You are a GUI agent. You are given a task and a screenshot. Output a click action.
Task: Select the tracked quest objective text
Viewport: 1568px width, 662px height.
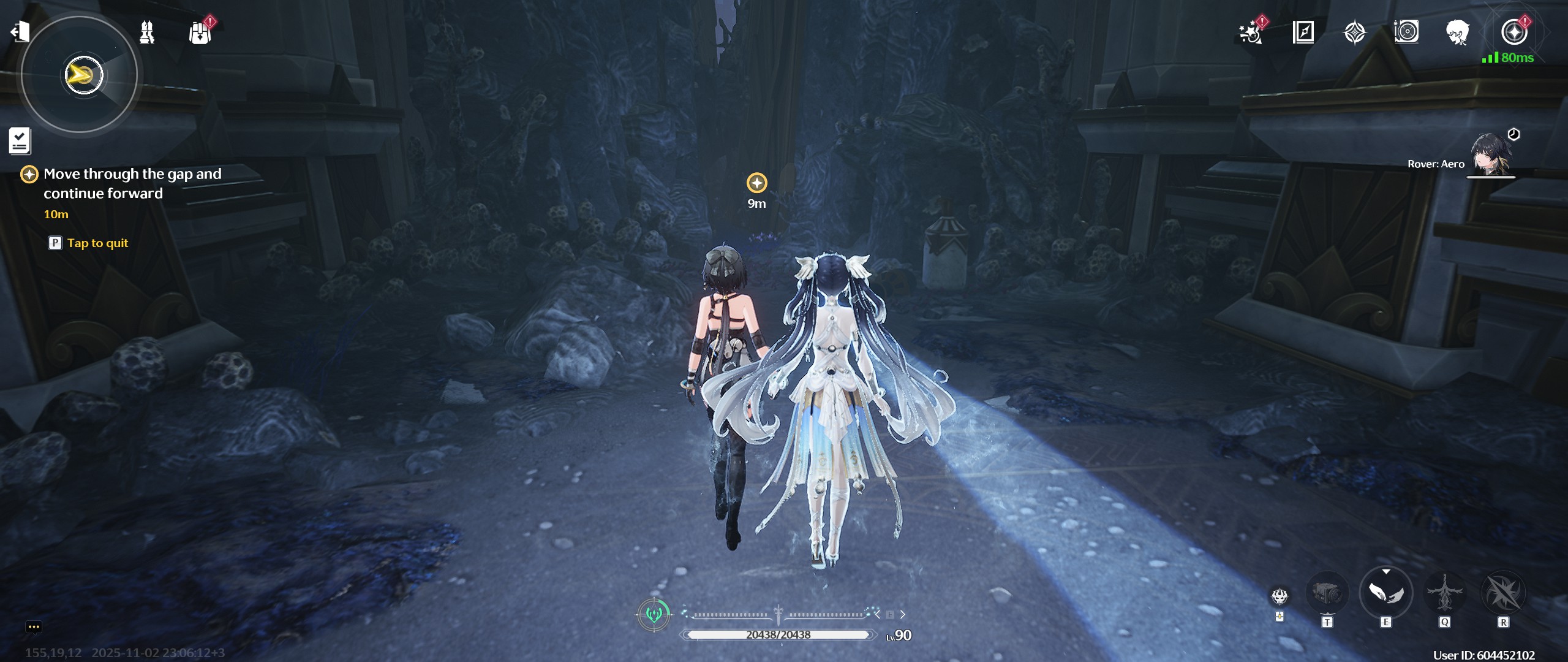[132, 183]
